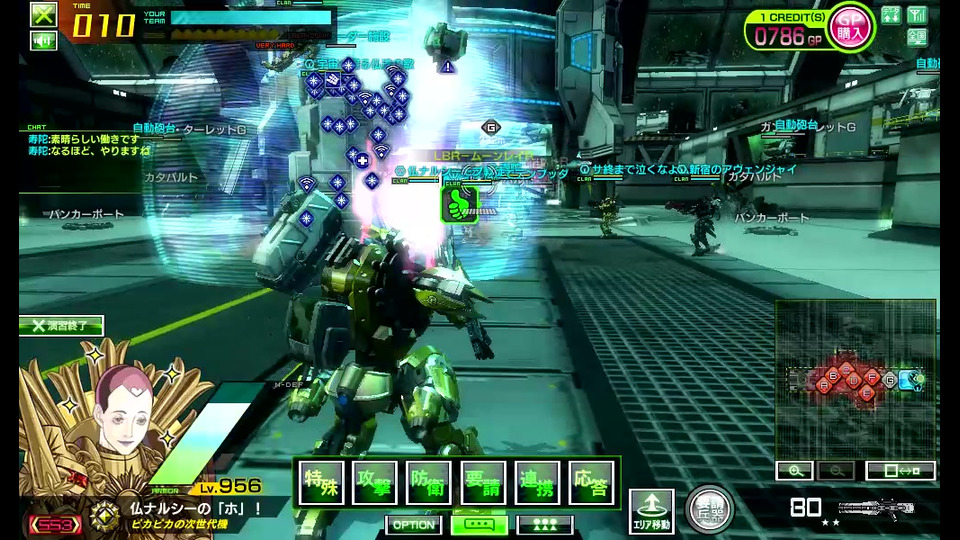
Task: Choose the 応答 (reply) chat command
Action: (x=591, y=483)
